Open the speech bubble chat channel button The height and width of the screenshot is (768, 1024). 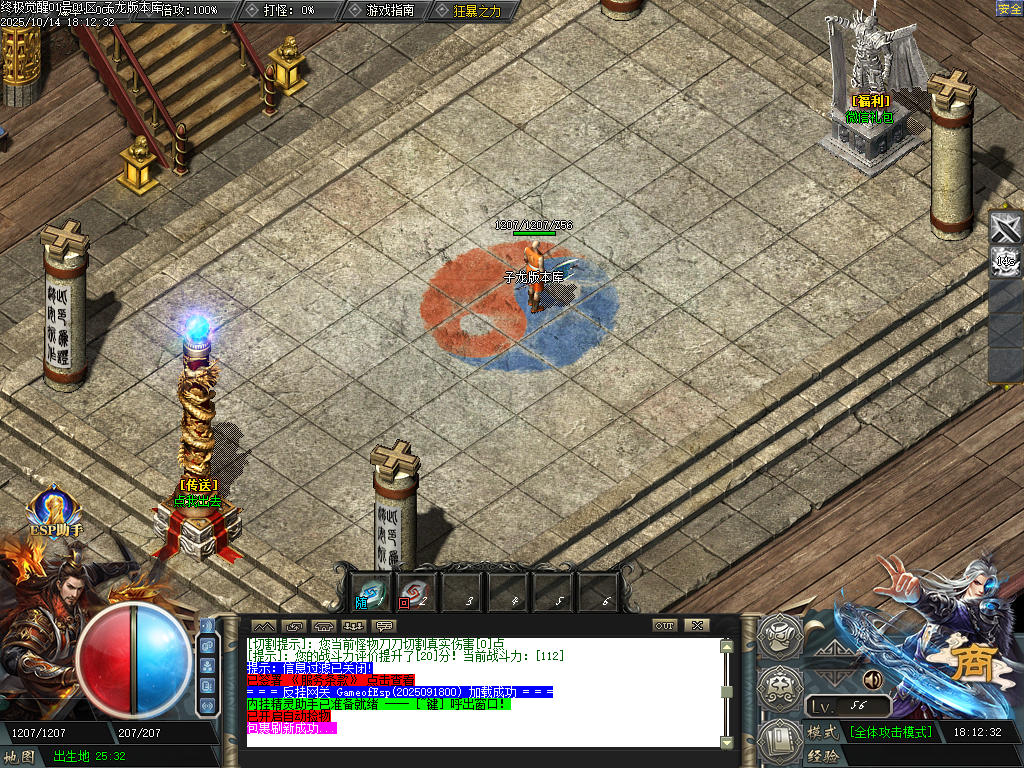(384, 625)
